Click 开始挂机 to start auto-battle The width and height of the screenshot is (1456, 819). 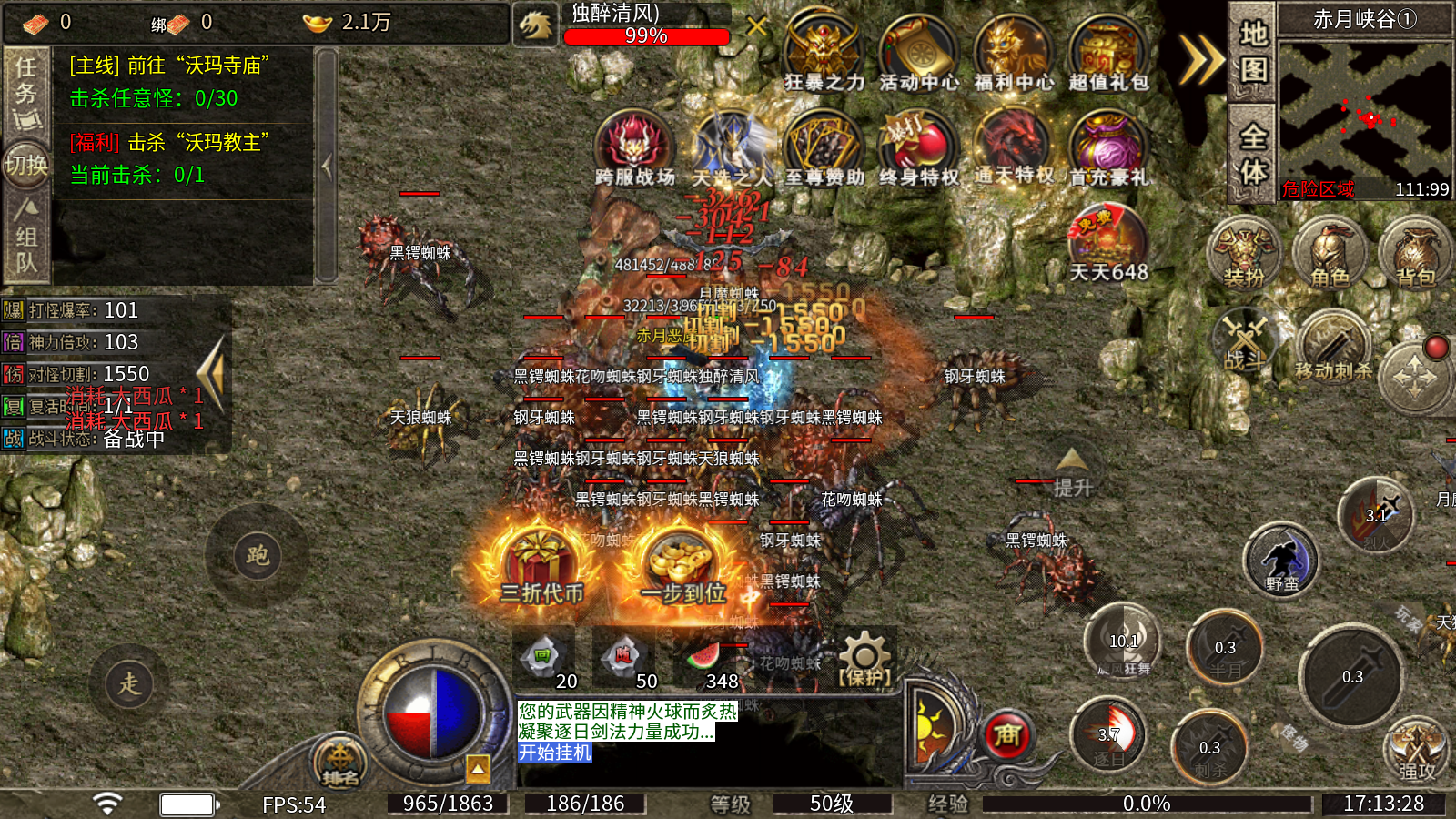point(555,753)
